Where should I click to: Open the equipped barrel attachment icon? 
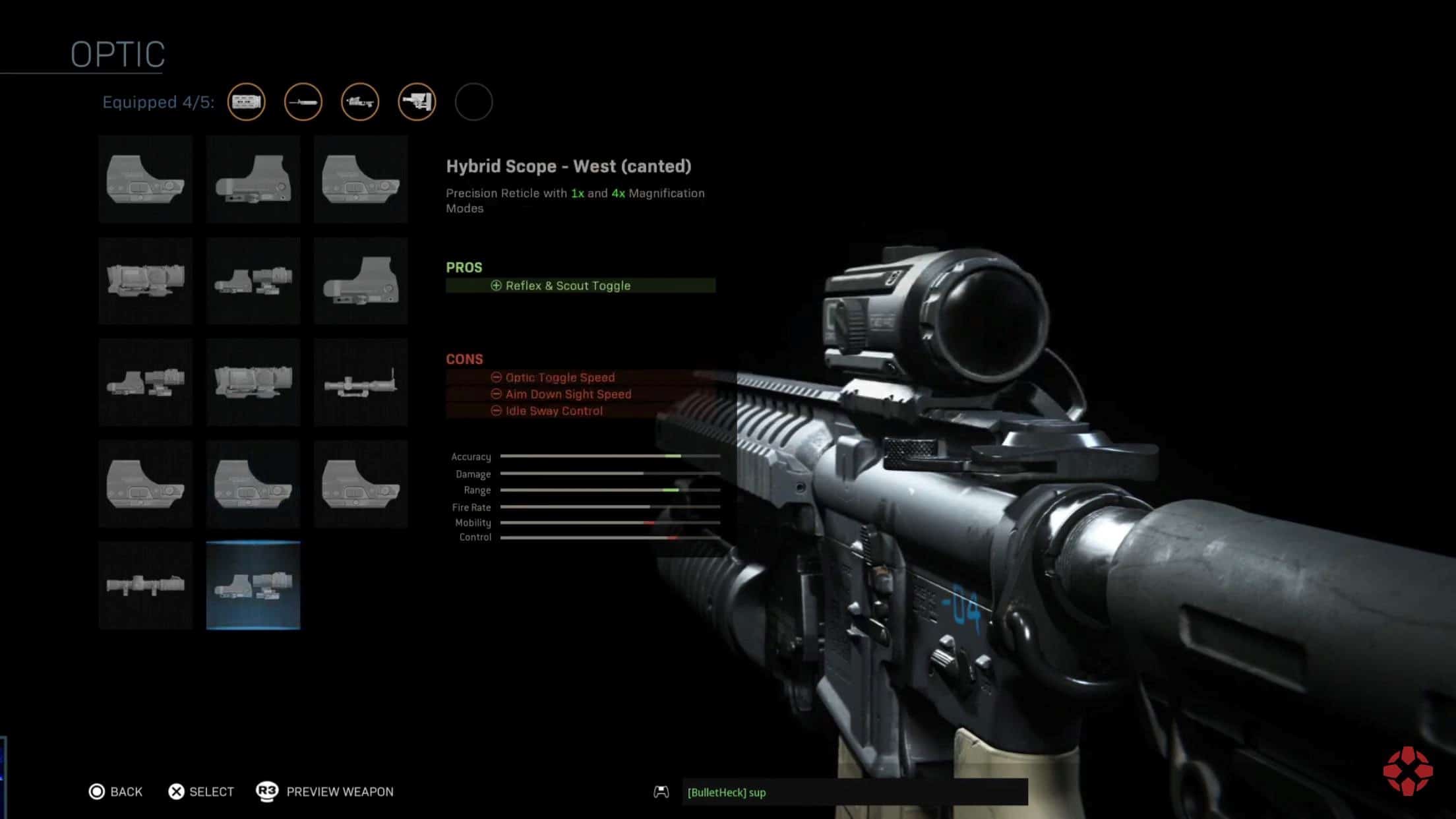coord(303,102)
